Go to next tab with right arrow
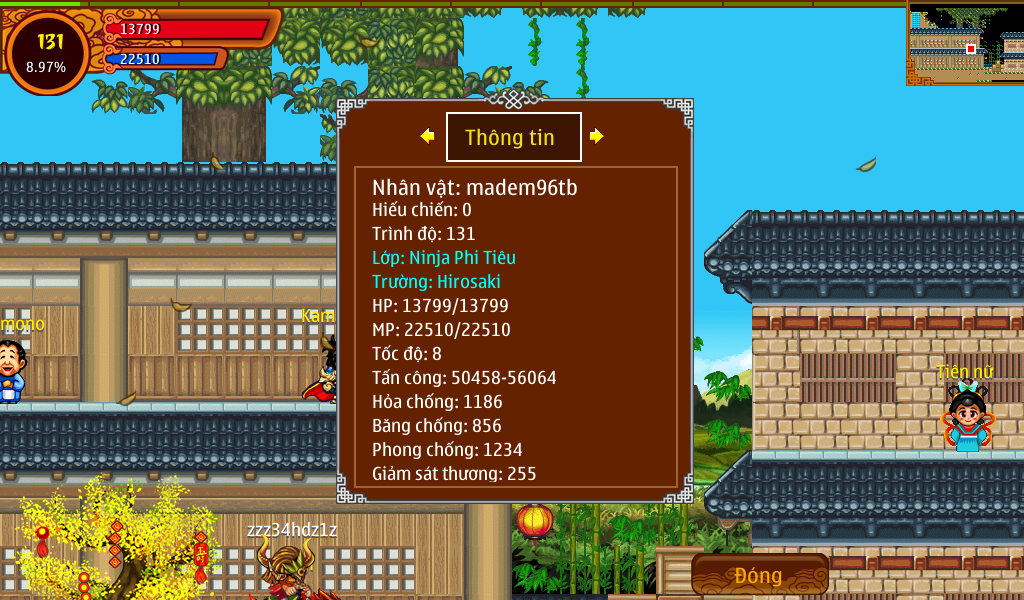The height and width of the screenshot is (600, 1024). pos(597,136)
